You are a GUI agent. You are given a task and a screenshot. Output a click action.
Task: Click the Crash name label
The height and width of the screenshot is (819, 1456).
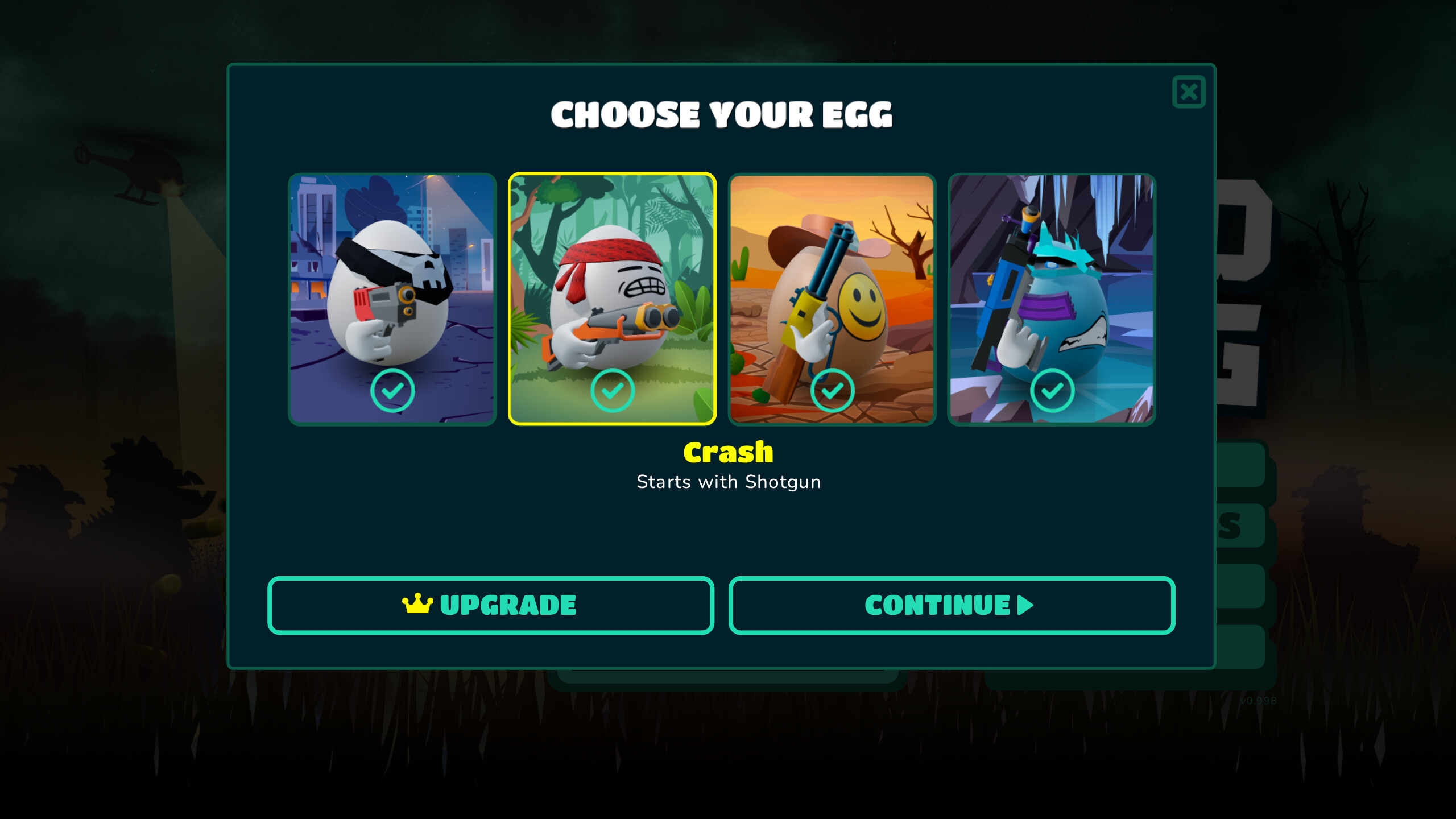(x=728, y=453)
